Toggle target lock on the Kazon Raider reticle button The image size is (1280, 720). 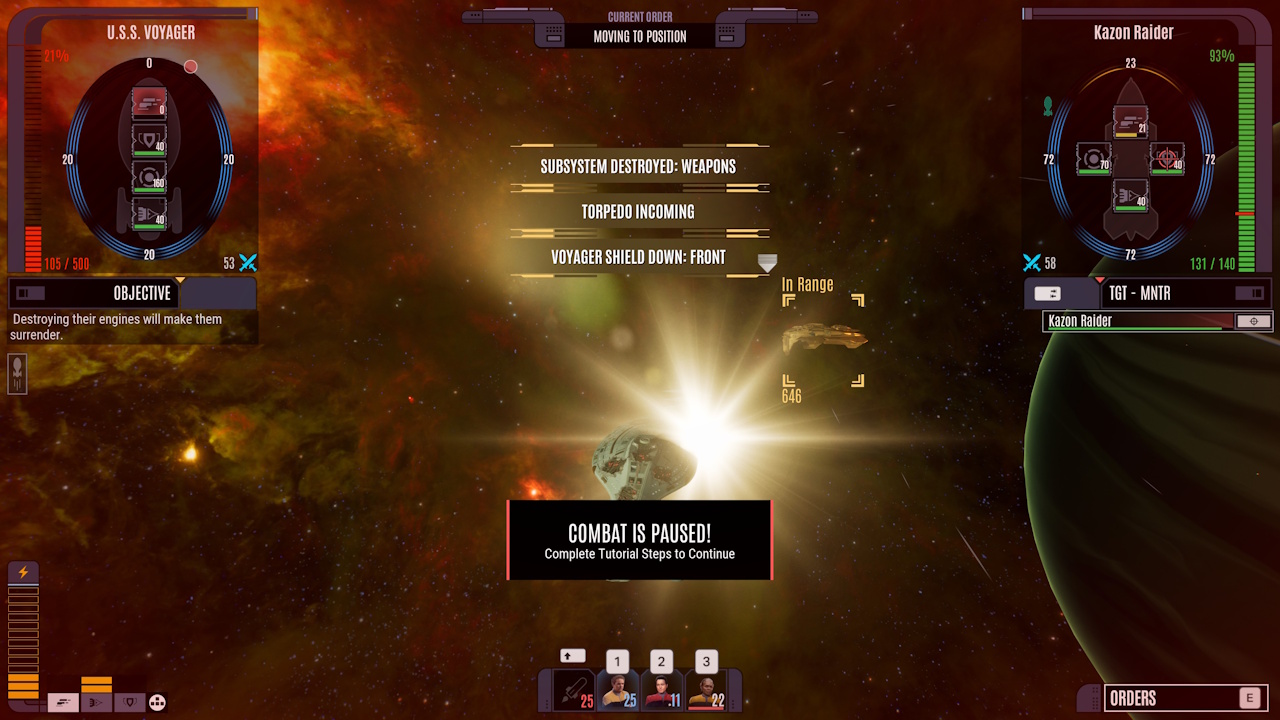point(1255,321)
